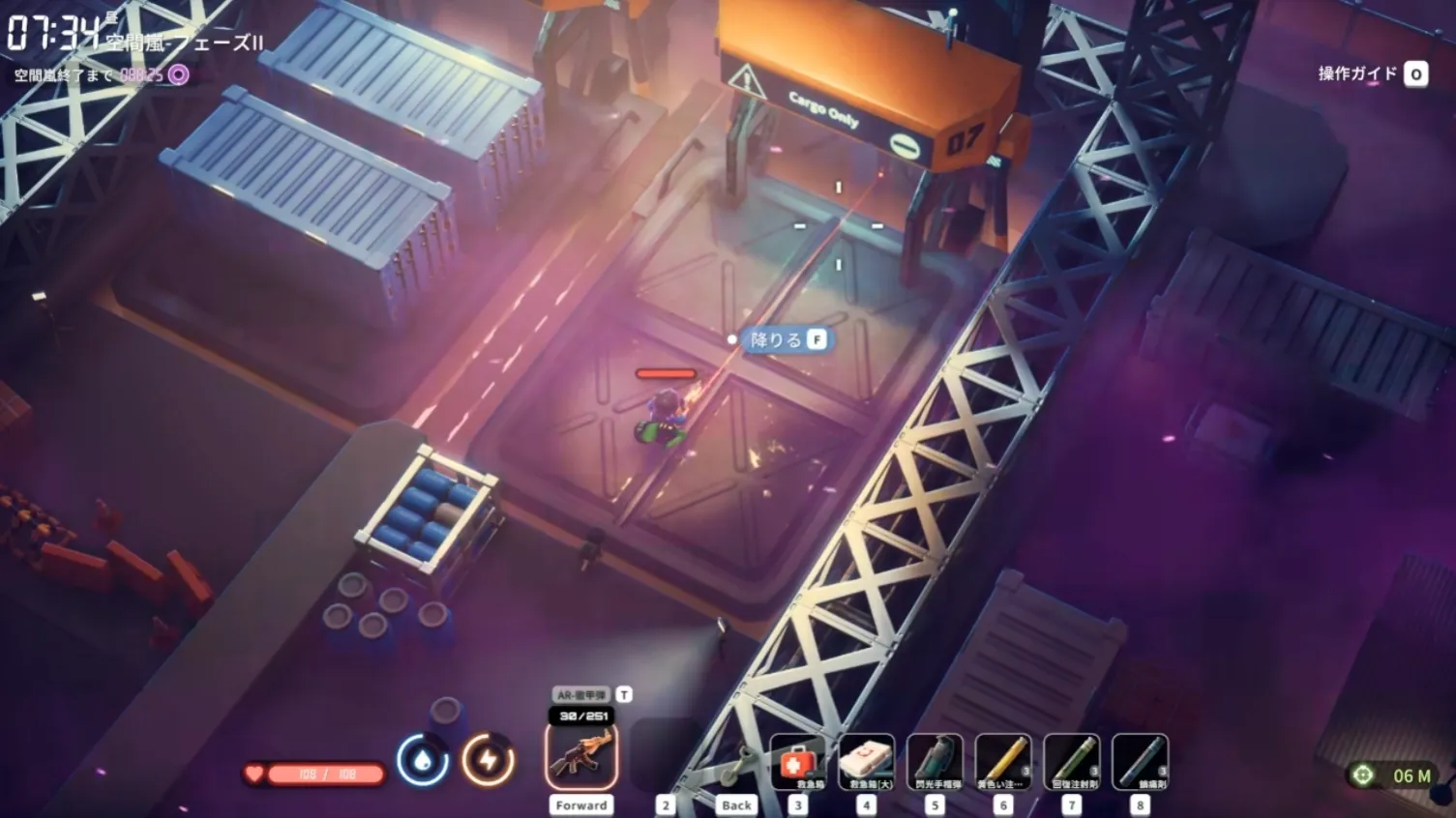The height and width of the screenshot is (818, 1456).
Task: Select the melee weapon slot
Action: pyautogui.click(x=737, y=764)
